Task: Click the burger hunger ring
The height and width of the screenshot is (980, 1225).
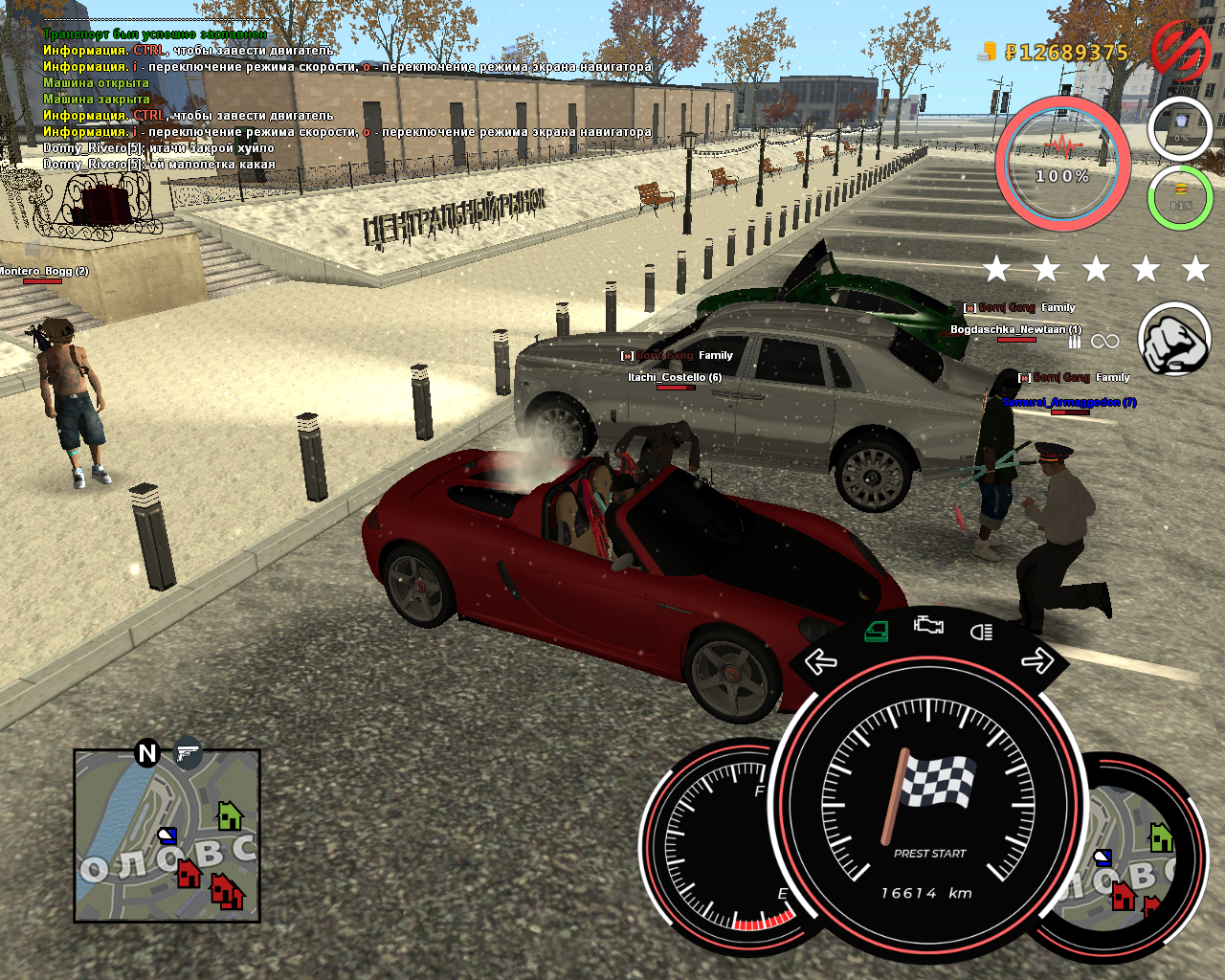Action: pos(1180,198)
